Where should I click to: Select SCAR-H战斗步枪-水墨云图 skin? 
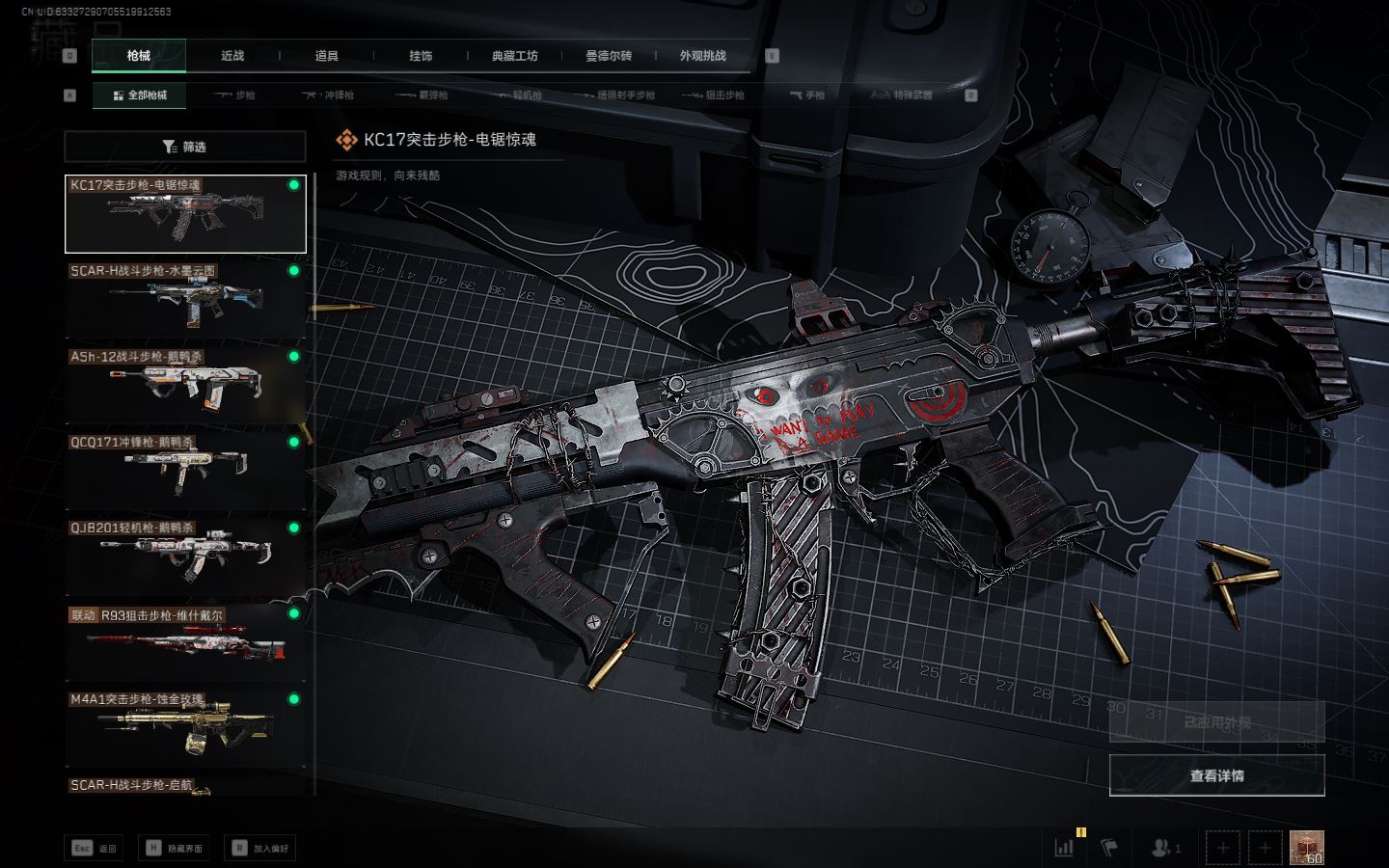tap(184, 299)
